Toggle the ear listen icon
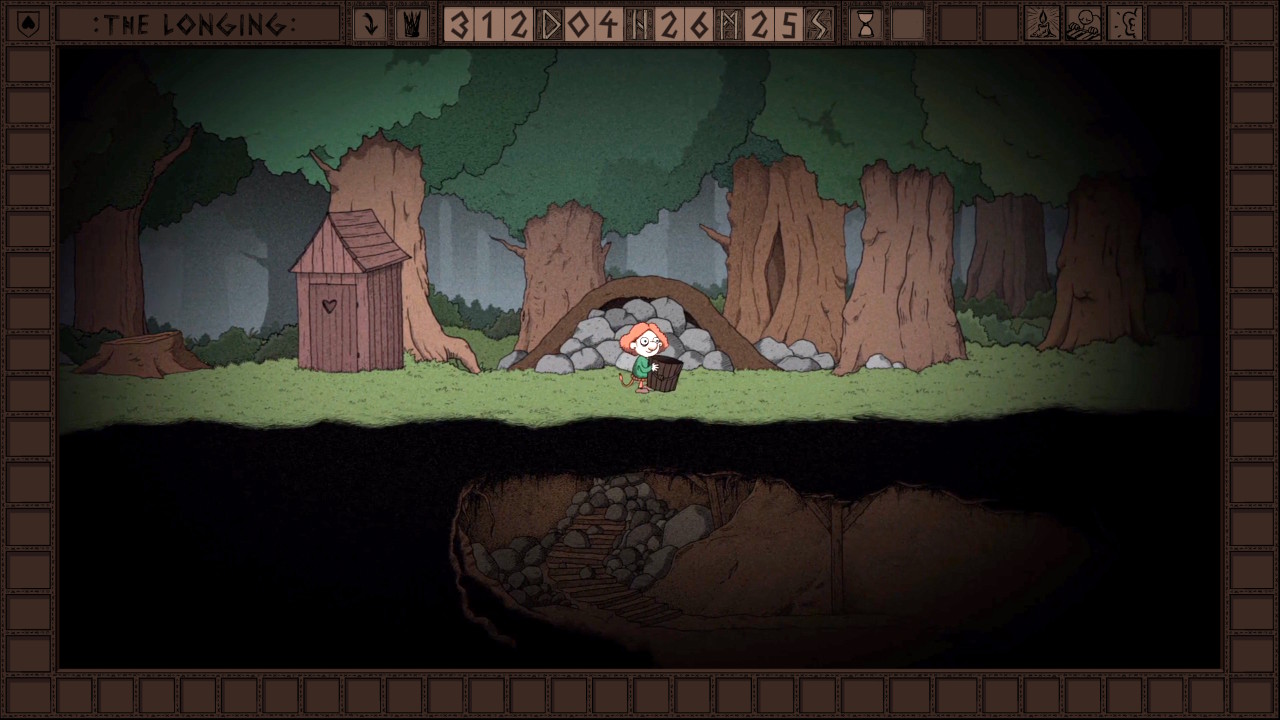 1125,24
